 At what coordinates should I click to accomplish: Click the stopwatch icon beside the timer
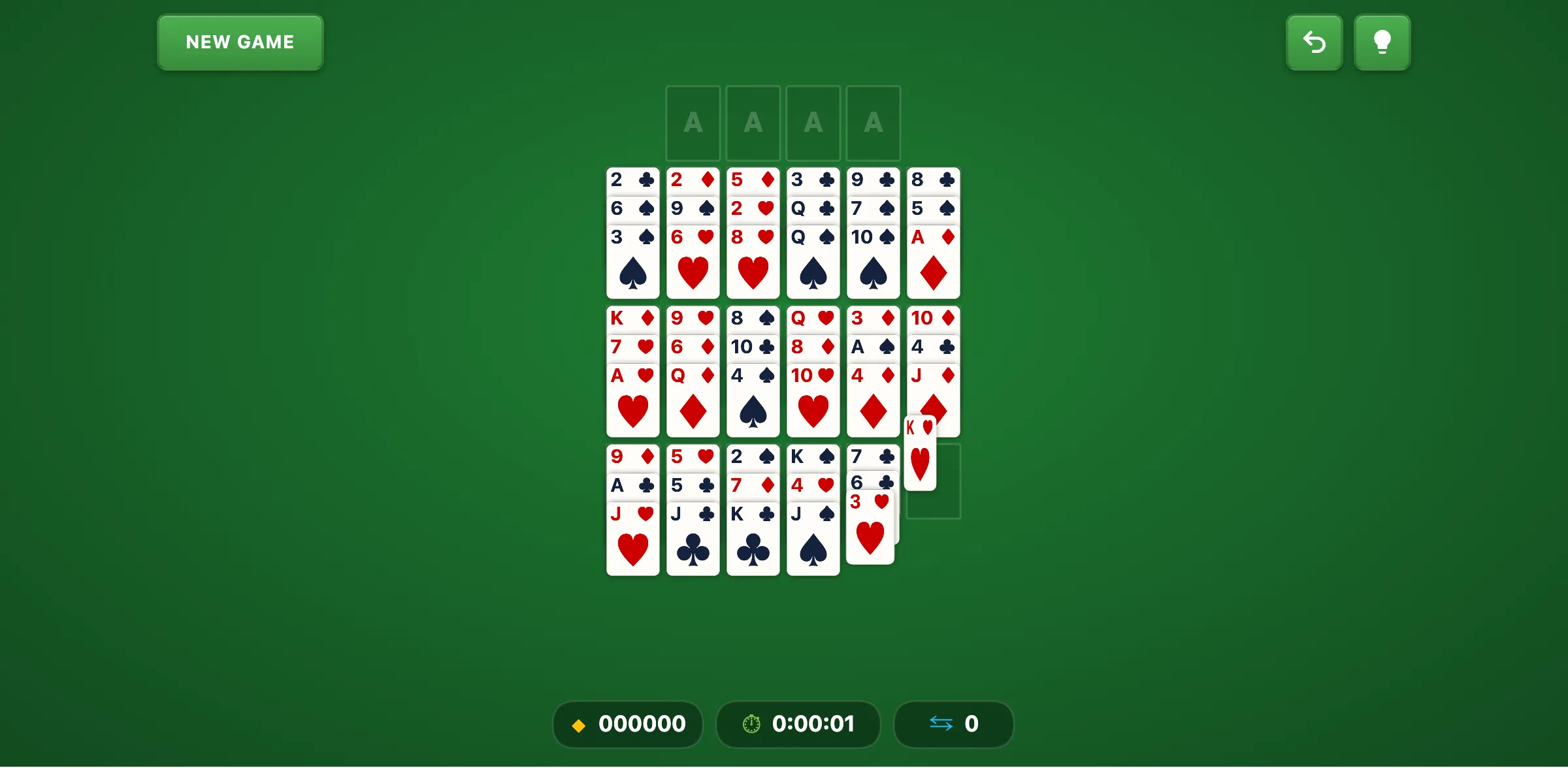tap(751, 724)
